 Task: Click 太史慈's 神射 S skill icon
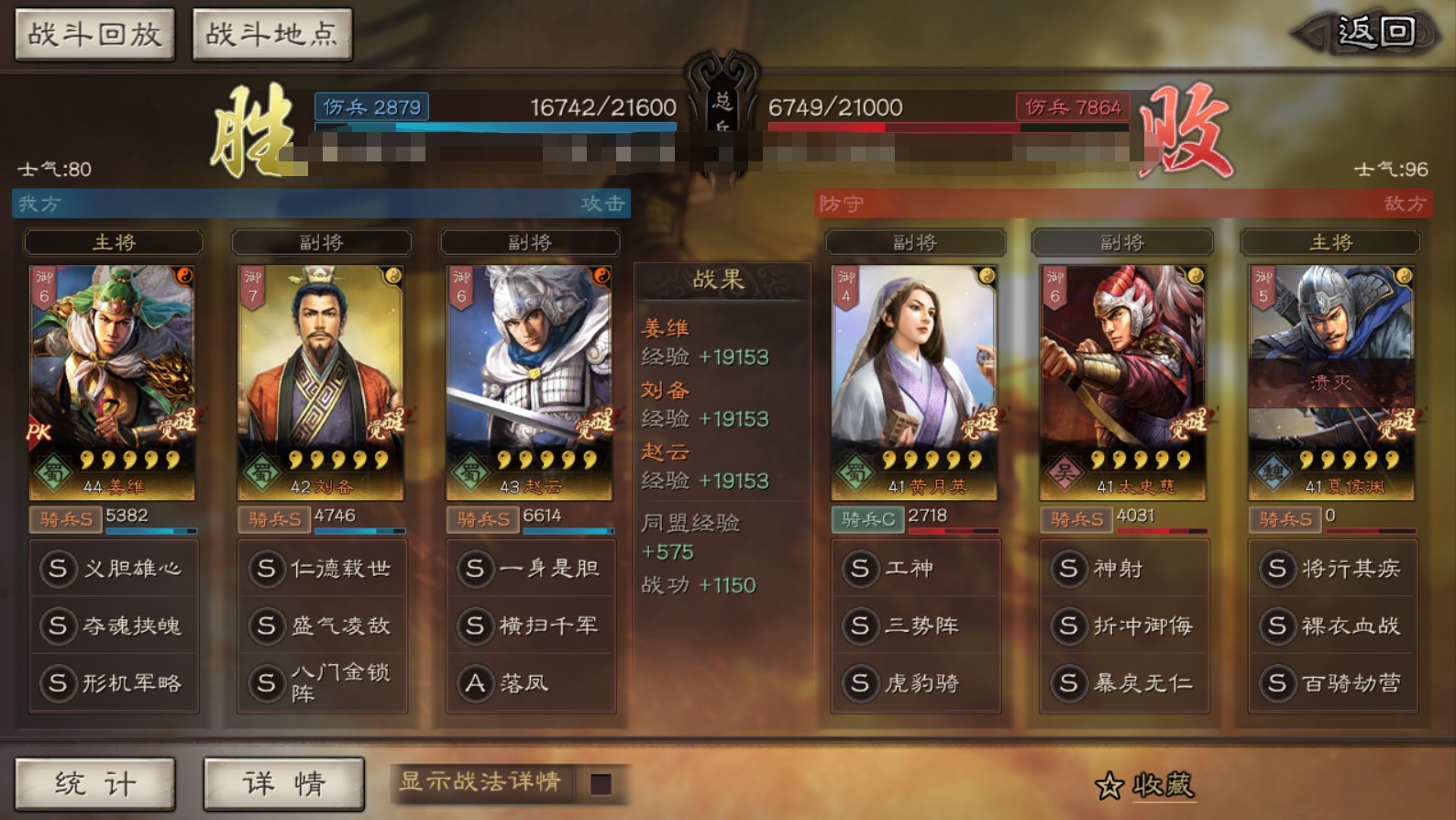[x=1069, y=569]
